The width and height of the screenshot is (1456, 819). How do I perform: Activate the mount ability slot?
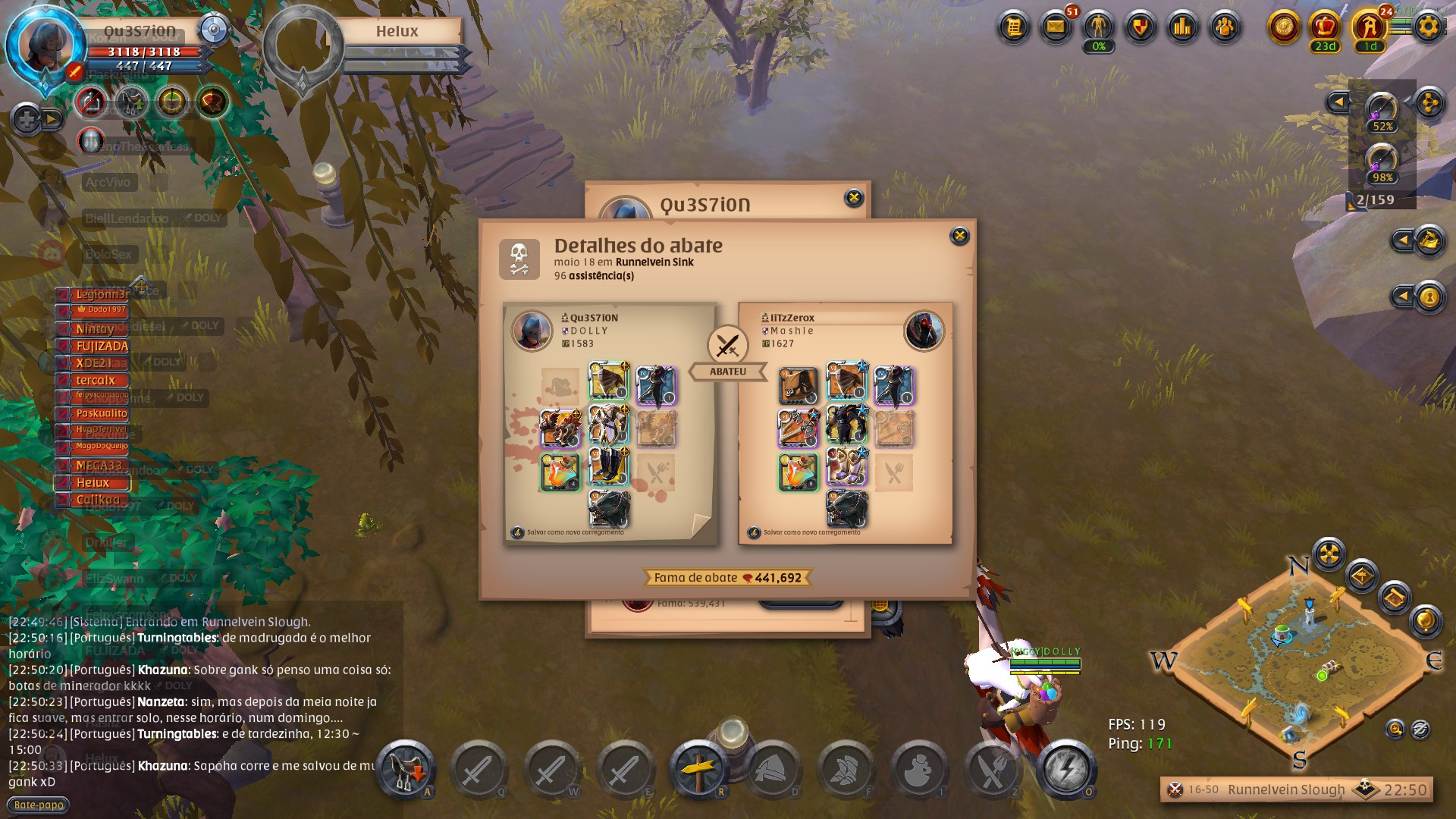coord(405,769)
